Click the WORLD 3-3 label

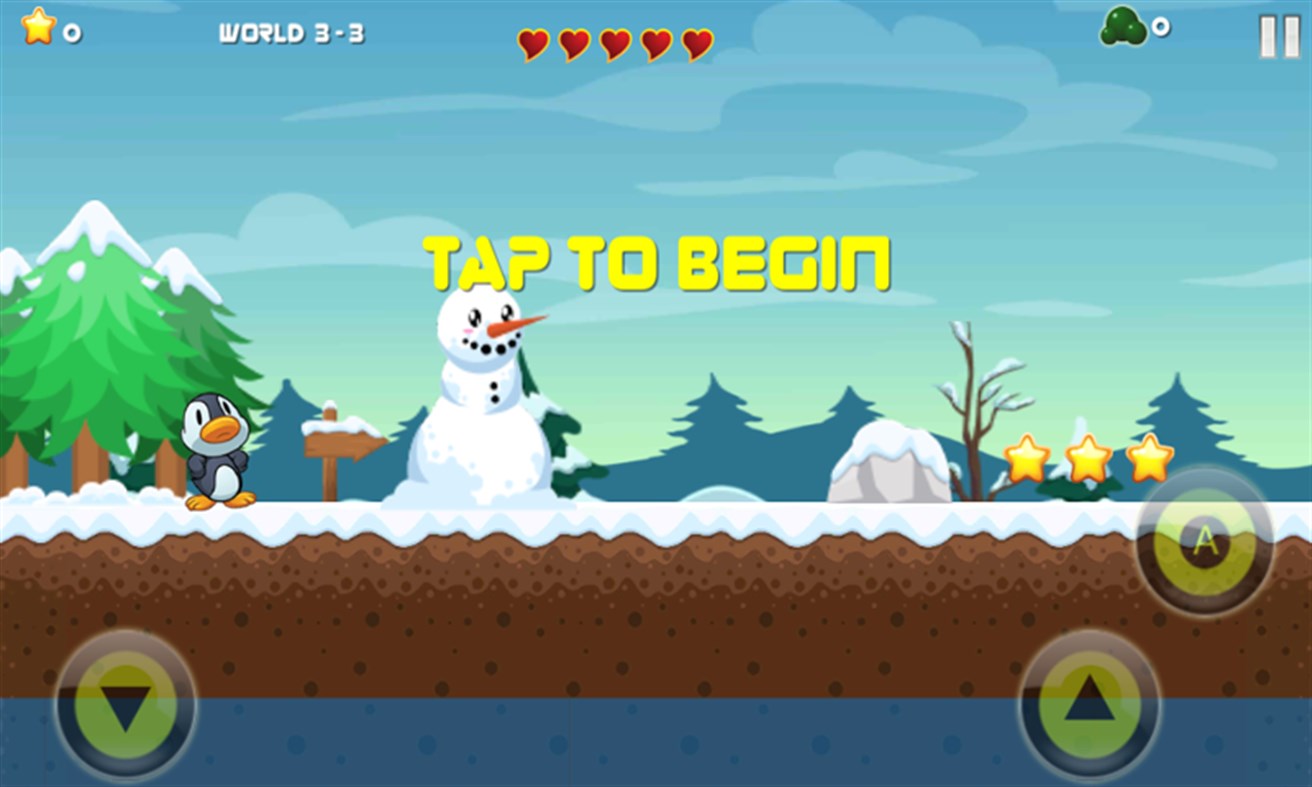coord(293,31)
